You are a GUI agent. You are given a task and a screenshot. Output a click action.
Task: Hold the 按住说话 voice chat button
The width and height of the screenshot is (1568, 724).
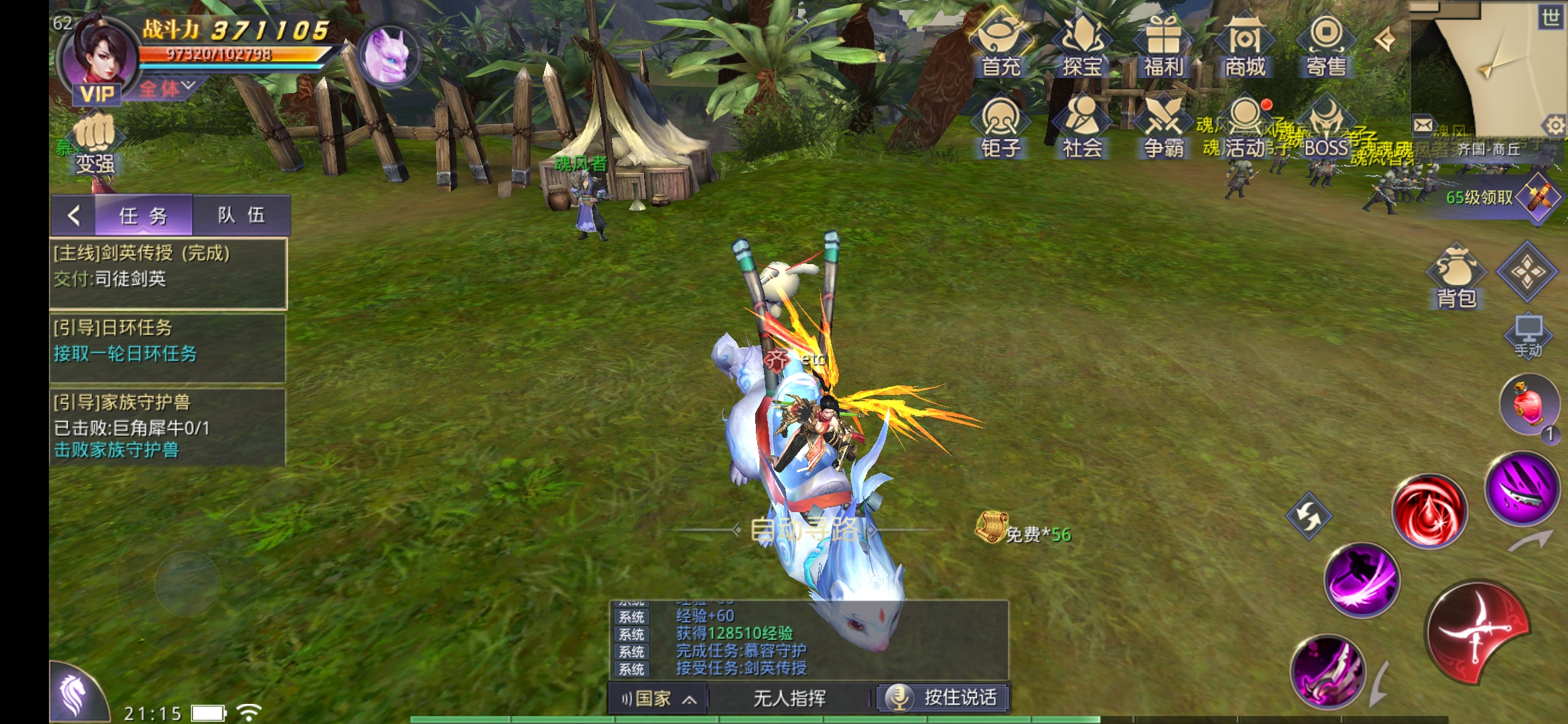click(x=943, y=698)
